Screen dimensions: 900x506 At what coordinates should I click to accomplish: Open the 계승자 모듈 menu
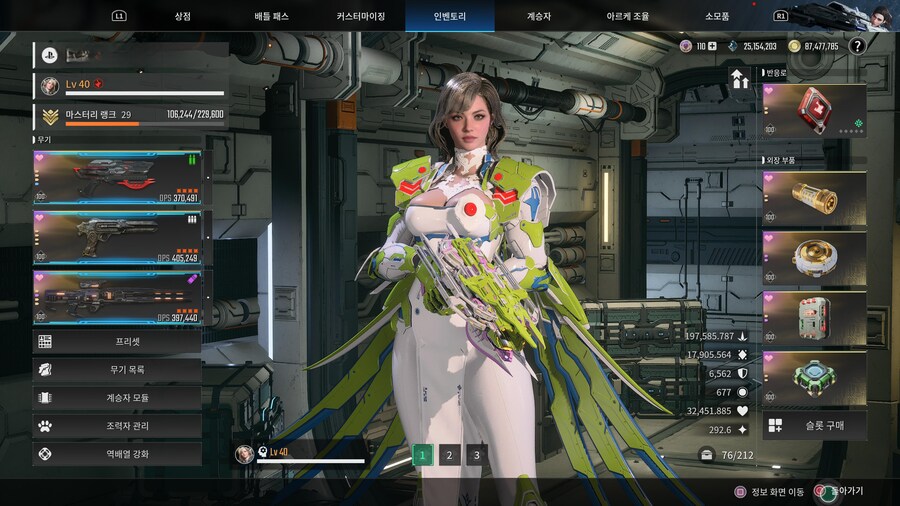[x=118, y=398]
